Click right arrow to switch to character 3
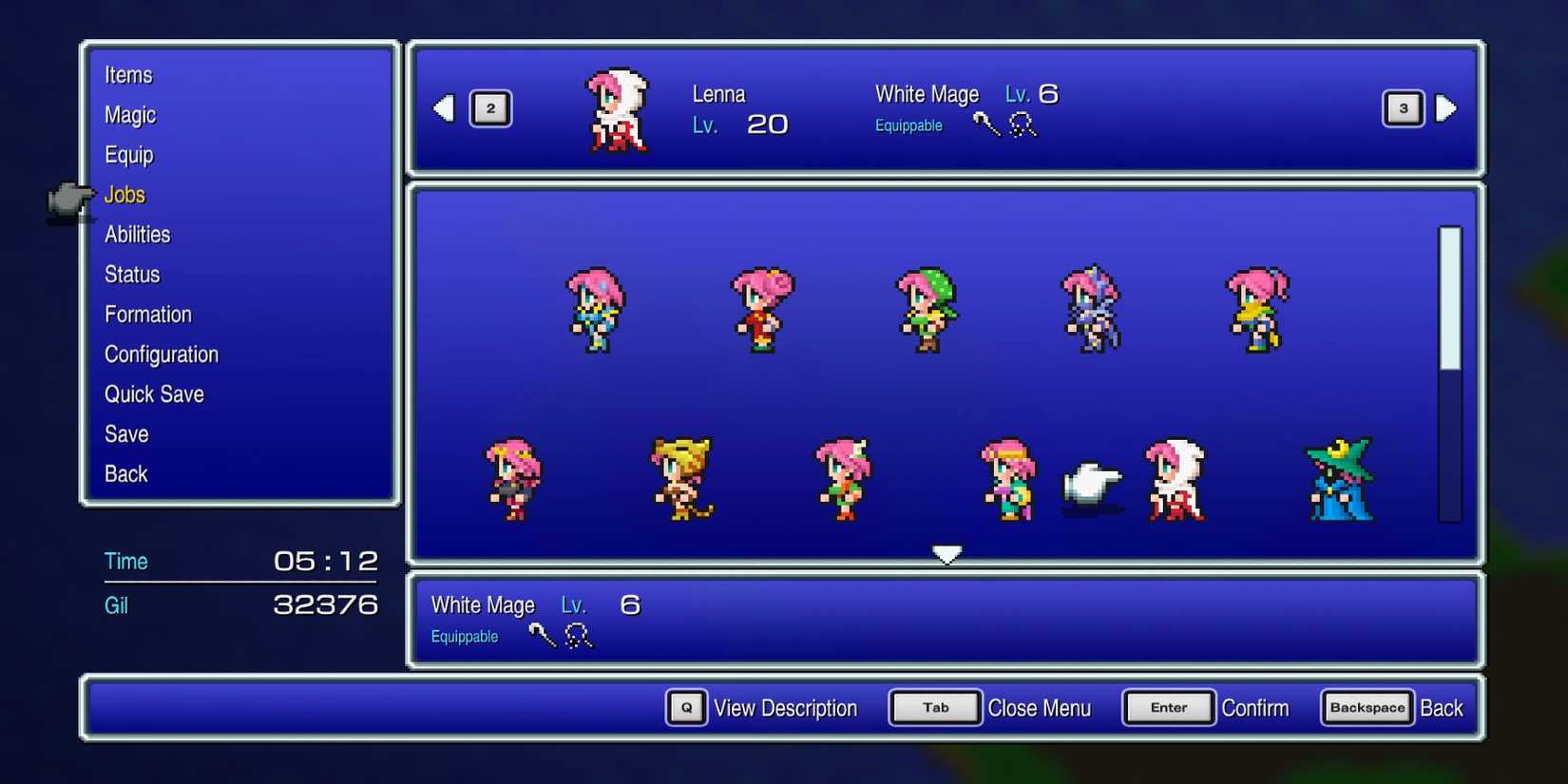The width and height of the screenshot is (1568, 784). pos(1447,108)
